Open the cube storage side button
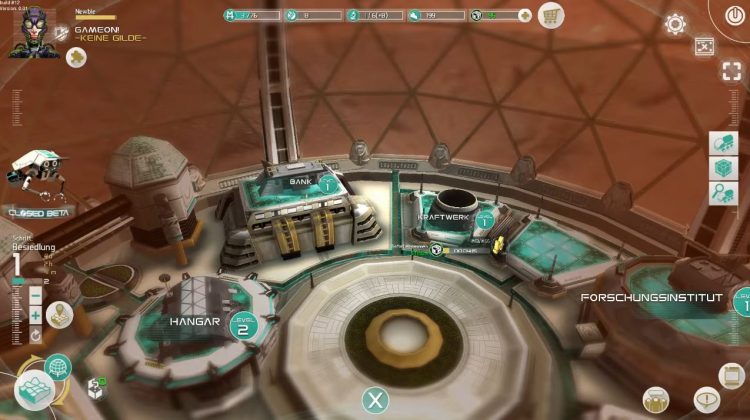This screenshot has height=420, width=750. click(723, 168)
